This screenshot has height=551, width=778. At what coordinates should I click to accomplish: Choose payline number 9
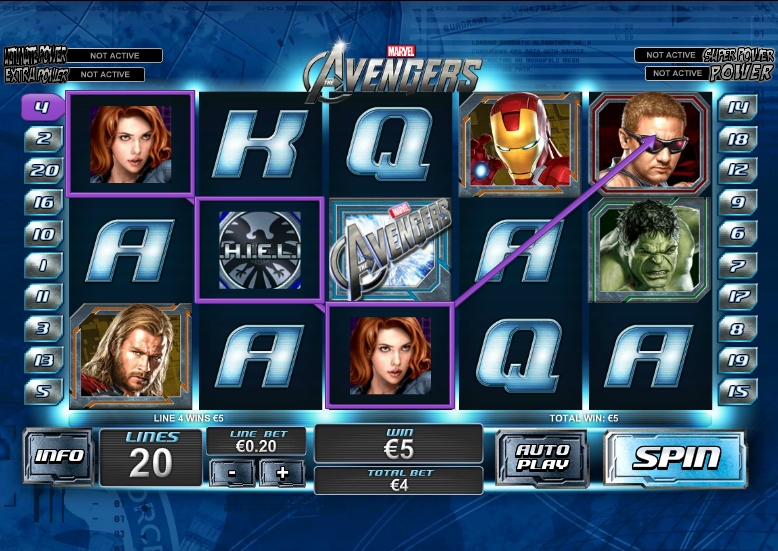(737, 202)
